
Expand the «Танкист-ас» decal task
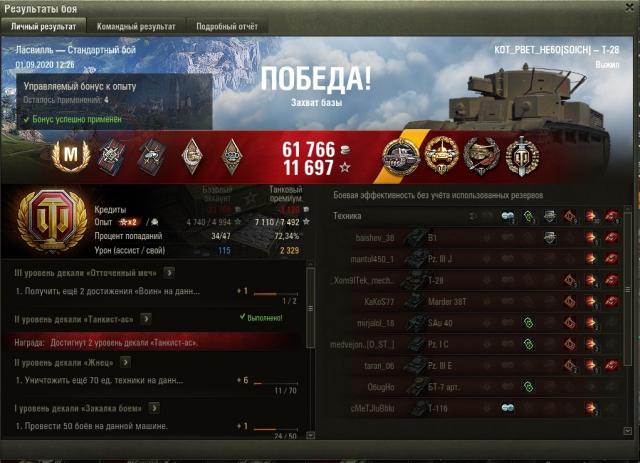146,318
